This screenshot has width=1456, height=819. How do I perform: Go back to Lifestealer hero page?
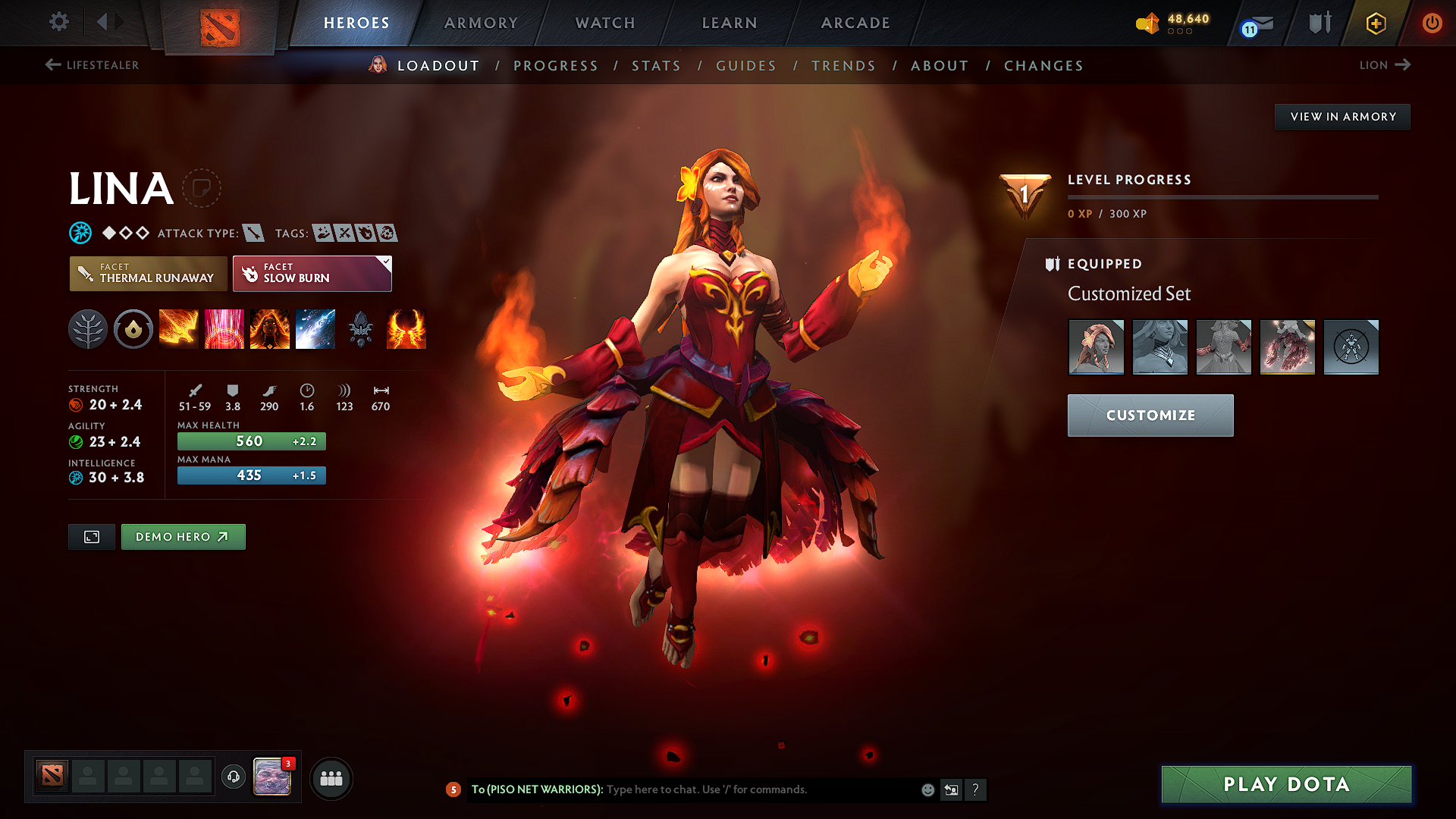(91, 65)
